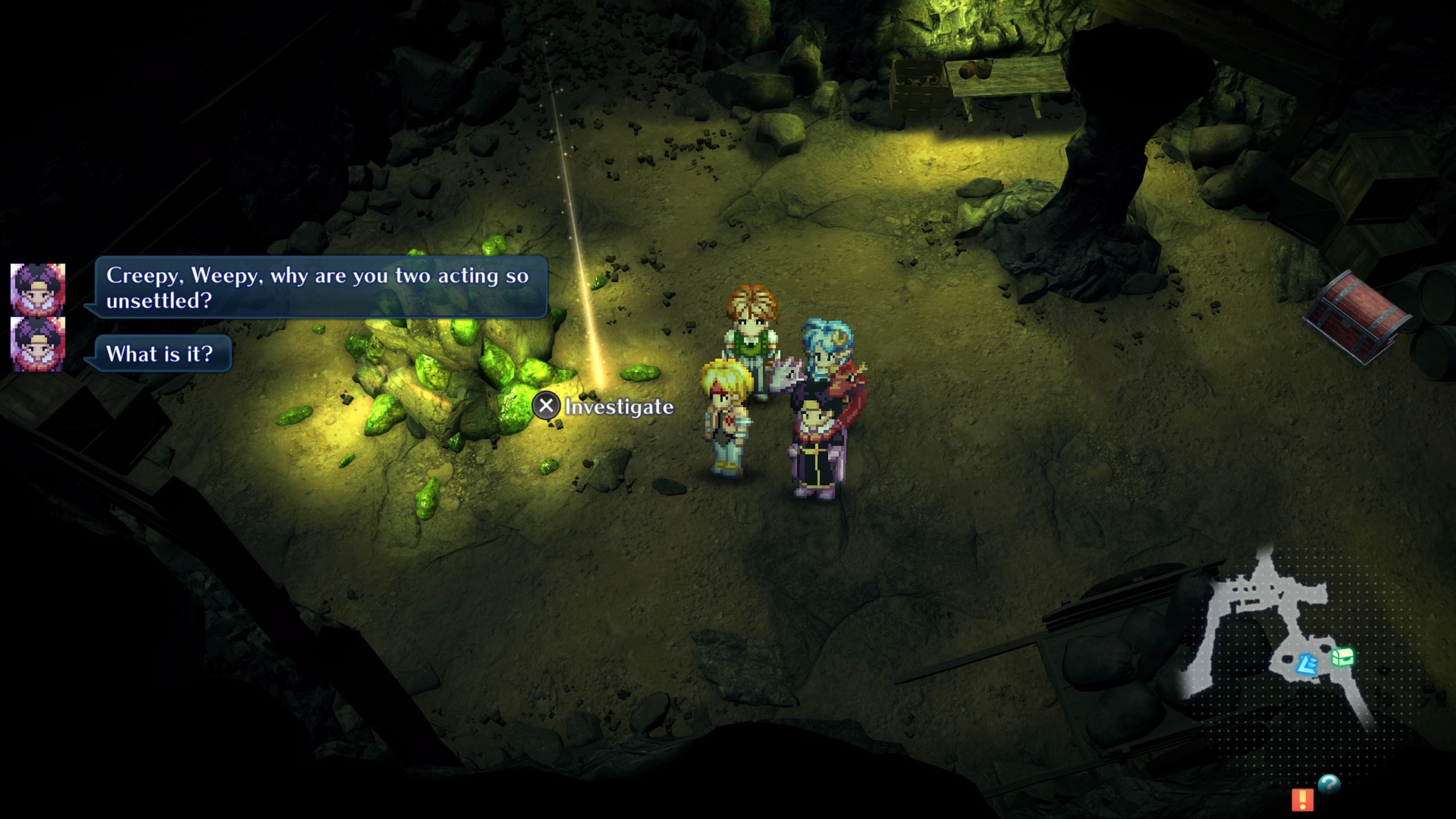This screenshot has height=819, width=1456.
Task: Select the red exclamation mark icon
Action: click(1302, 799)
